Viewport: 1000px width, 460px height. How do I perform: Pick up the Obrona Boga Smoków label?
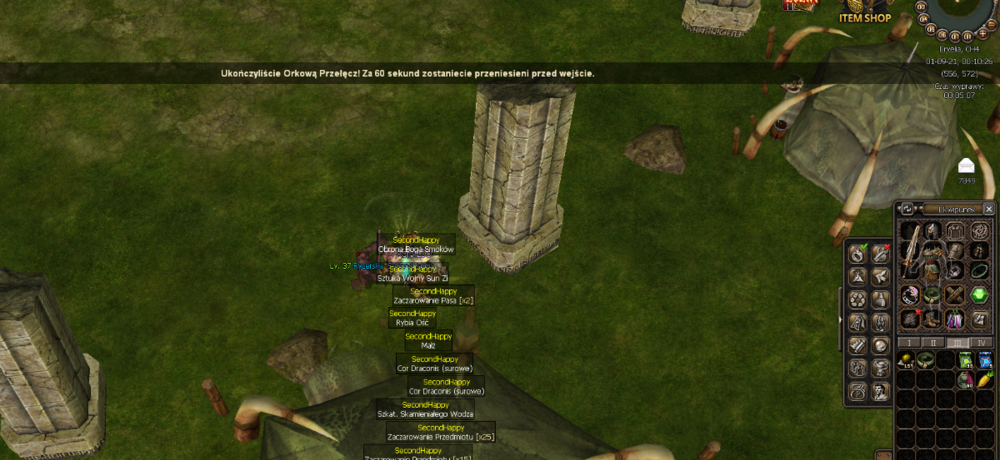416,248
